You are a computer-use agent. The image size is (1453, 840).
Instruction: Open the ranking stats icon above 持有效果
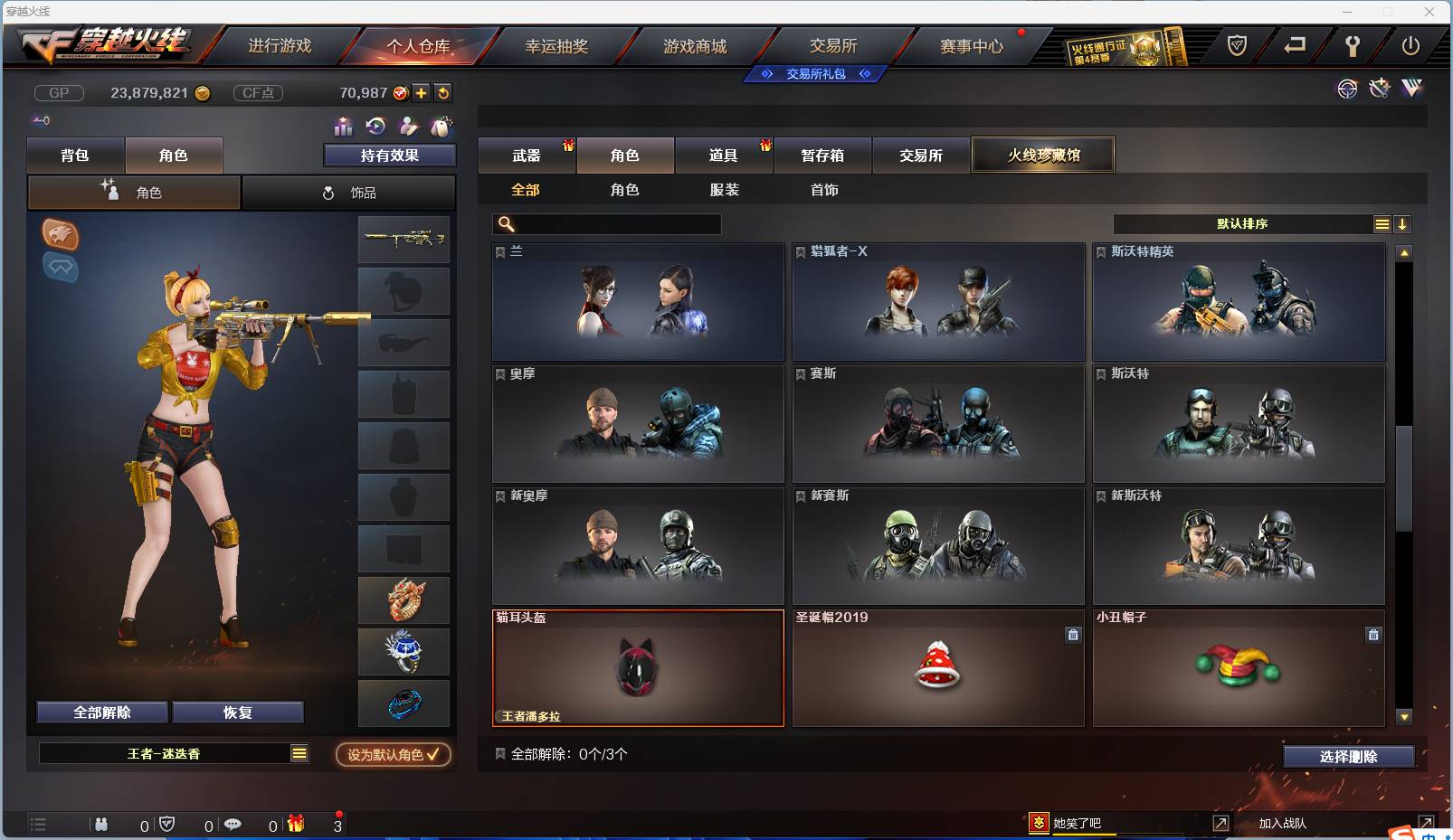click(343, 127)
